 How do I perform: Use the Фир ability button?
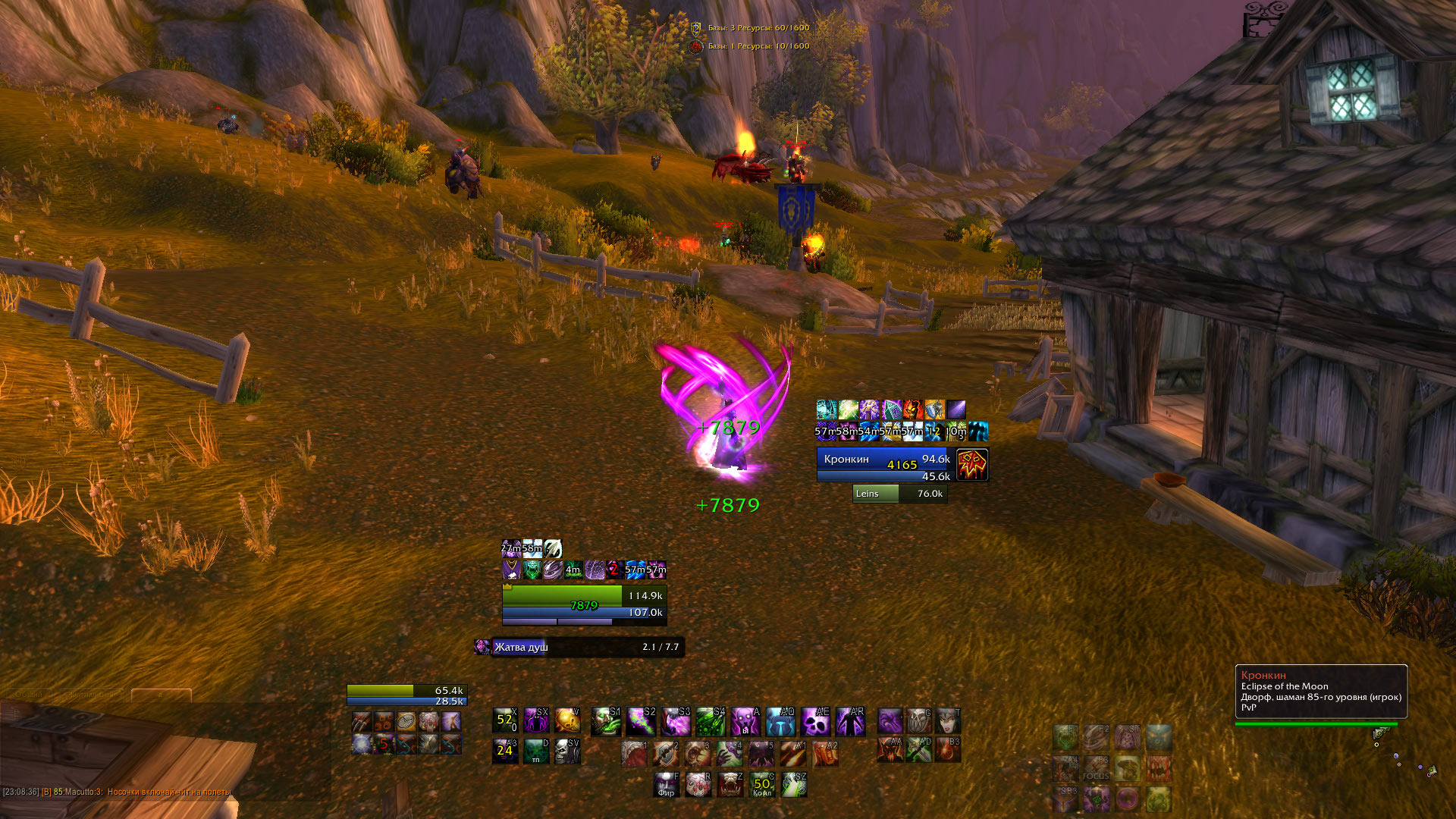(x=667, y=785)
